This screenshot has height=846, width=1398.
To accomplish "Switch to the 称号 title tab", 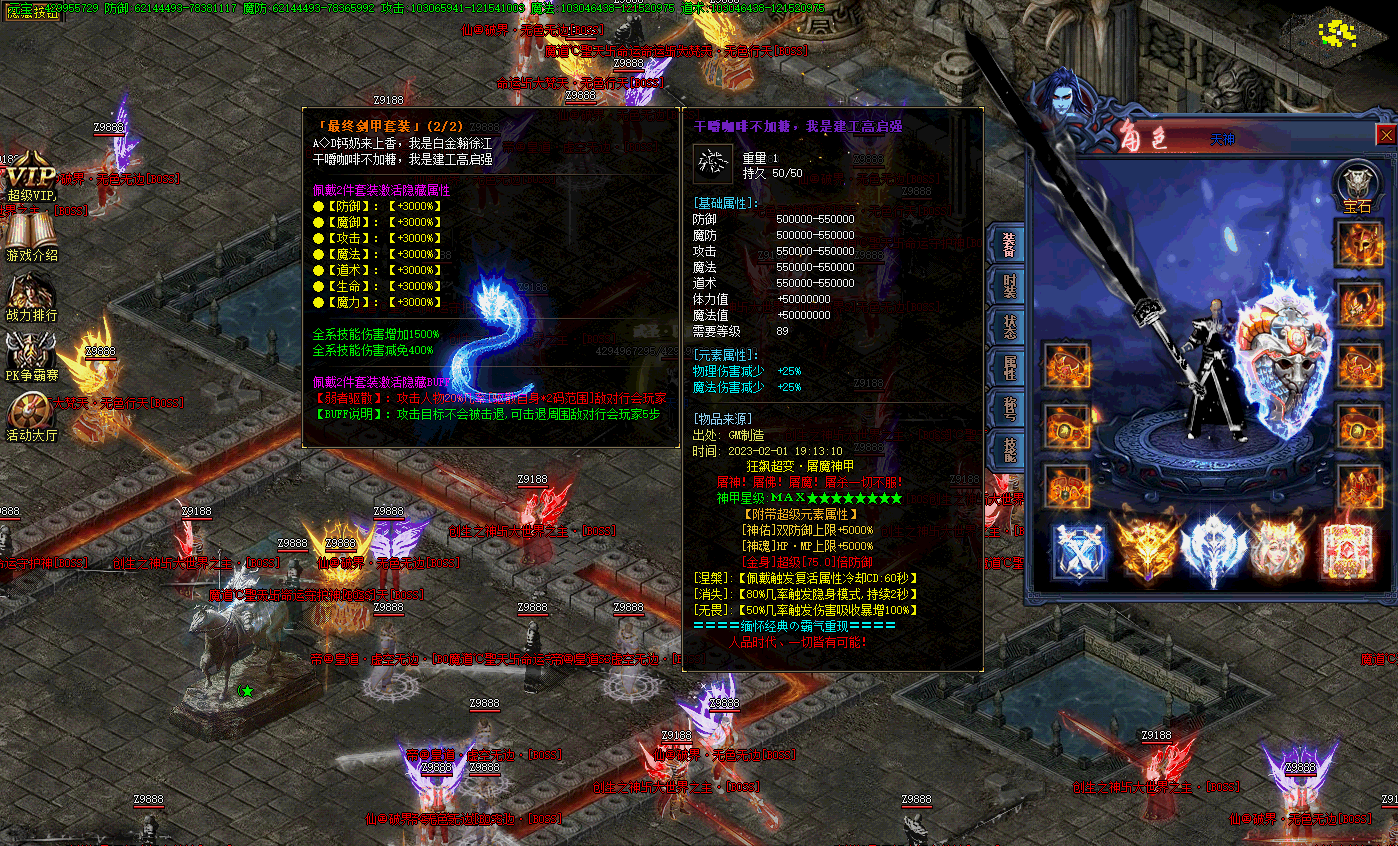I will point(1008,409).
